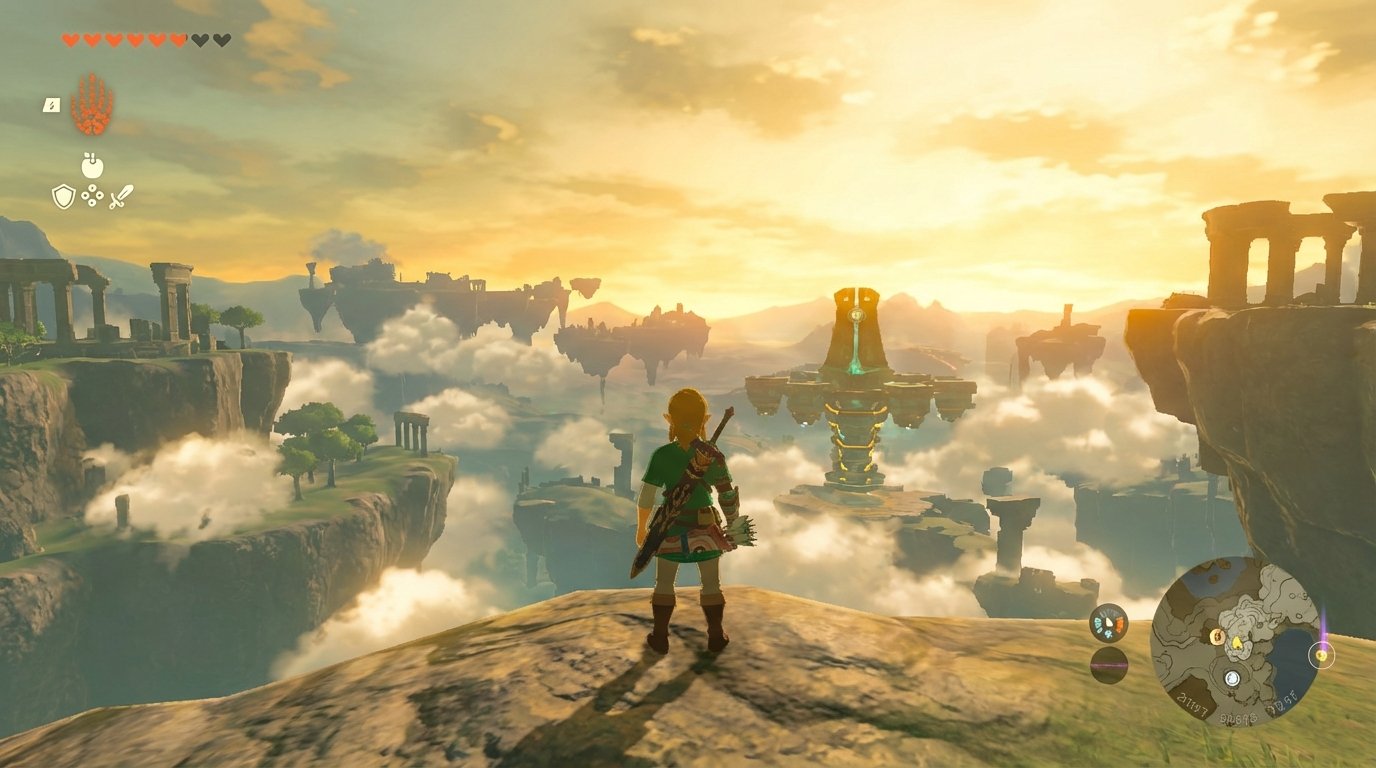This screenshot has height=768, width=1376.
Task: Expand the minimap in the corner
Action: tap(1234, 650)
